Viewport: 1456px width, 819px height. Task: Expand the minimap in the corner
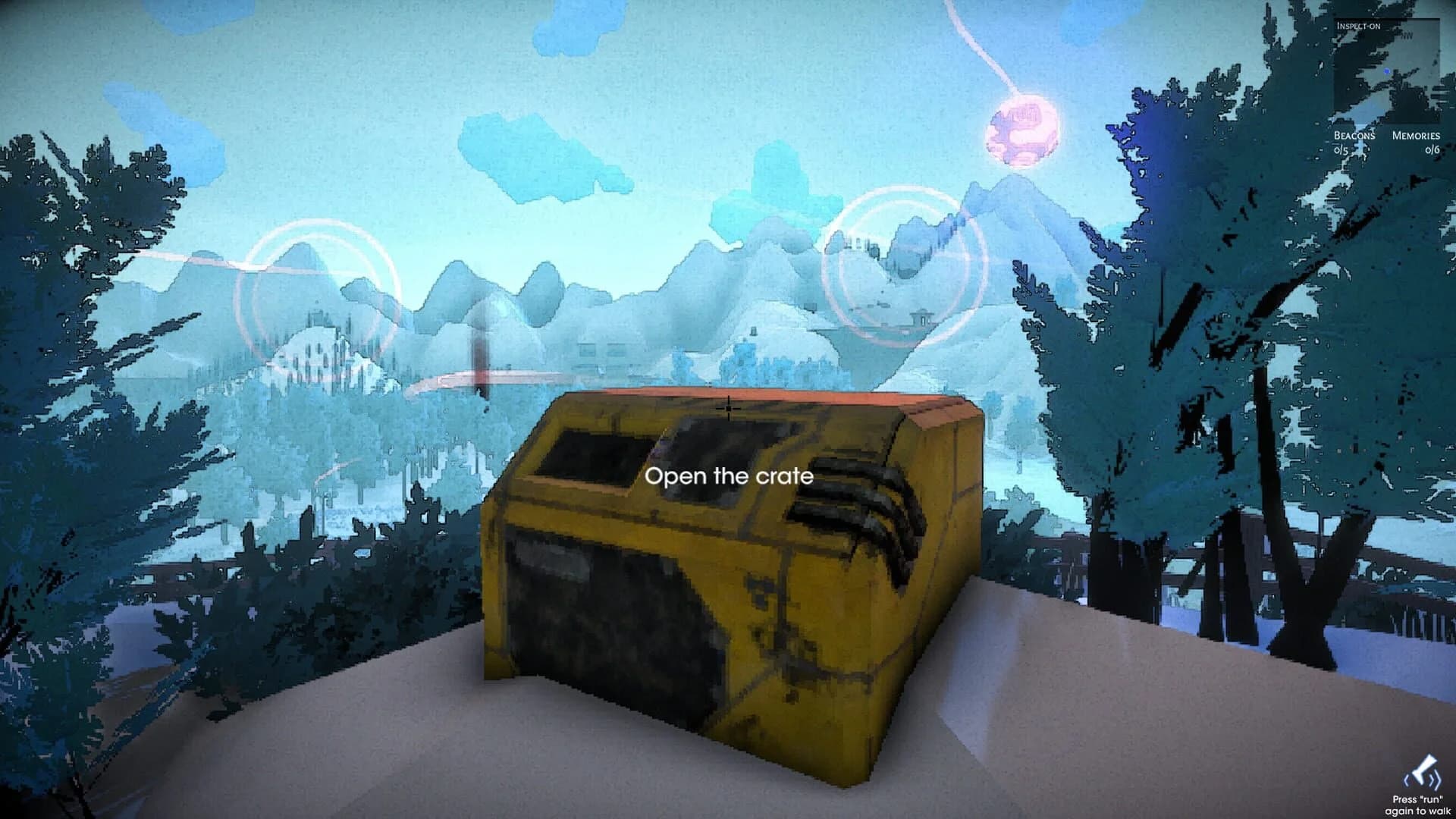click(x=1386, y=71)
